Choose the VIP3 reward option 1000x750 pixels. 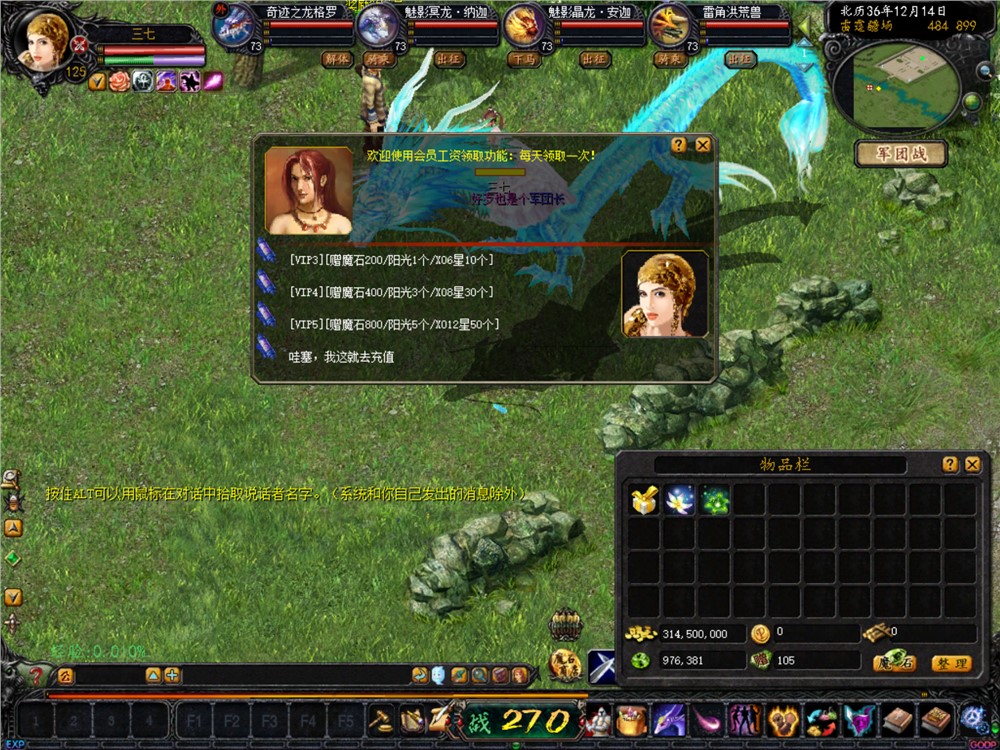390,259
